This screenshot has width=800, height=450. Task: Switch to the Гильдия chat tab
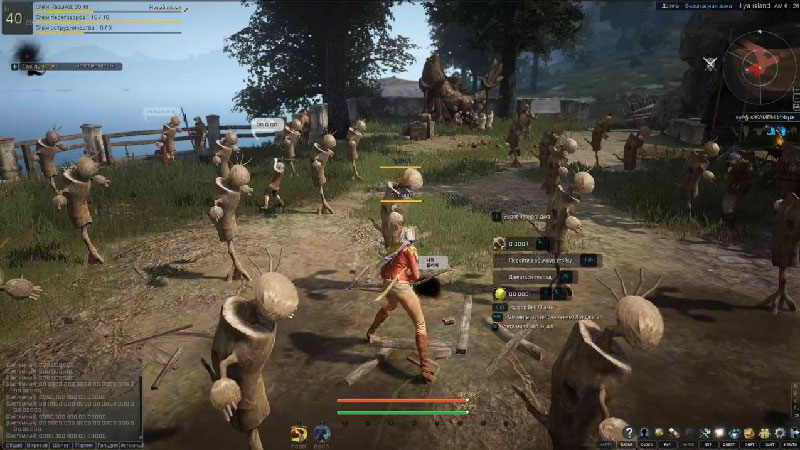click(104, 443)
